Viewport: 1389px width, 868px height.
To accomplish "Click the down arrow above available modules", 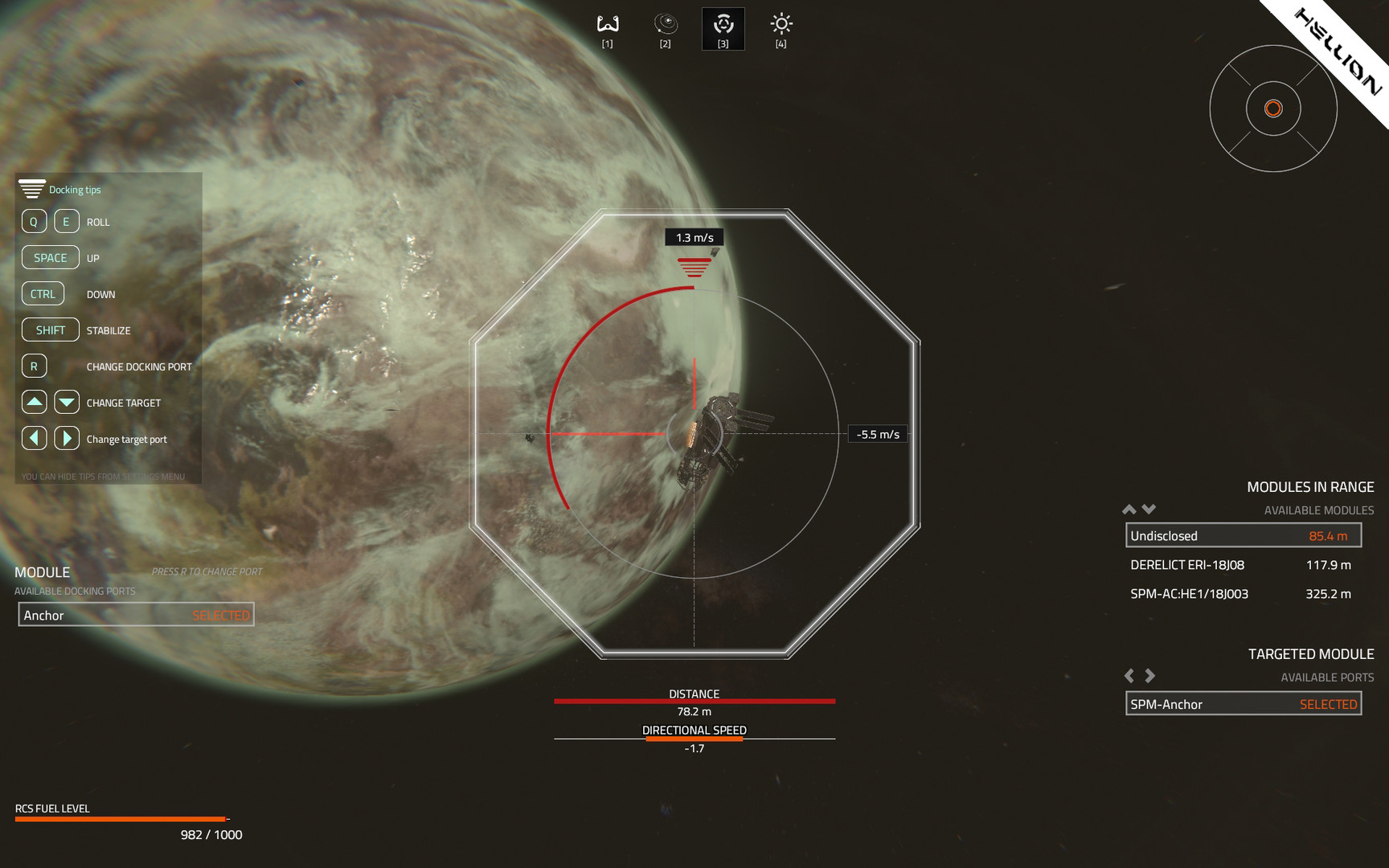I will point(1149,510).
